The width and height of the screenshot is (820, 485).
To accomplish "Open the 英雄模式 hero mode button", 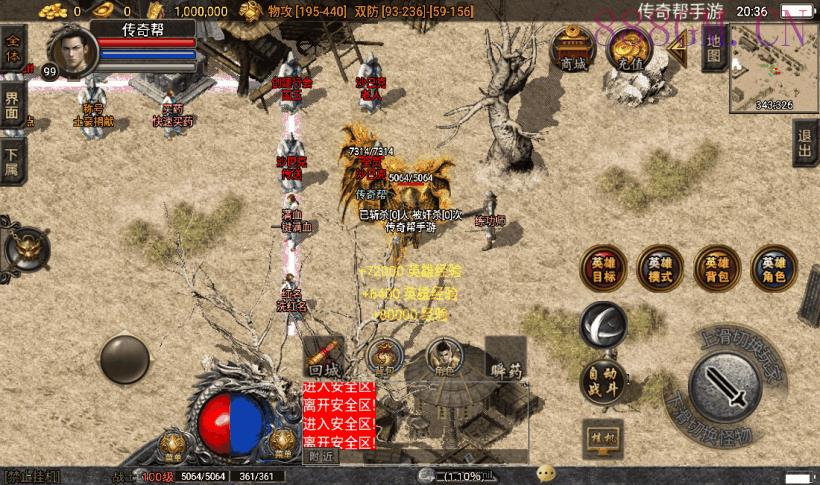I will [660, 266].
